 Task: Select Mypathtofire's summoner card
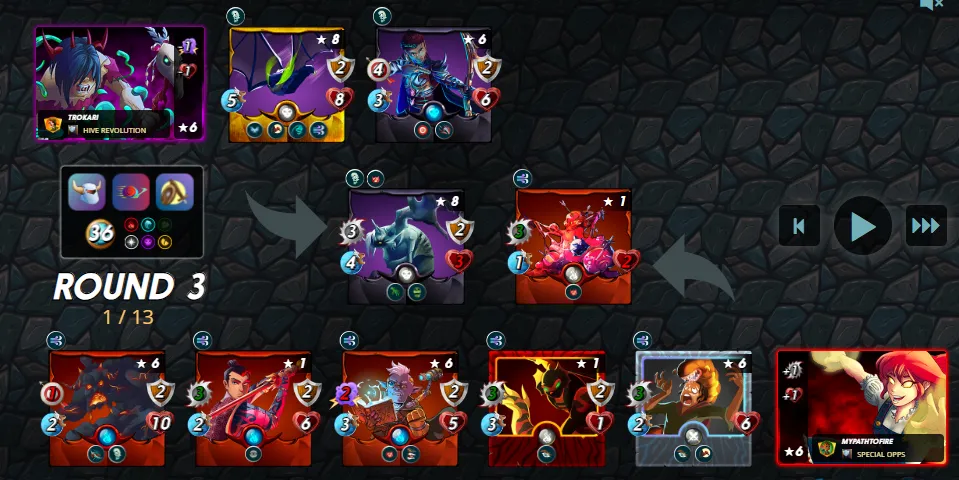pos(862,406)
